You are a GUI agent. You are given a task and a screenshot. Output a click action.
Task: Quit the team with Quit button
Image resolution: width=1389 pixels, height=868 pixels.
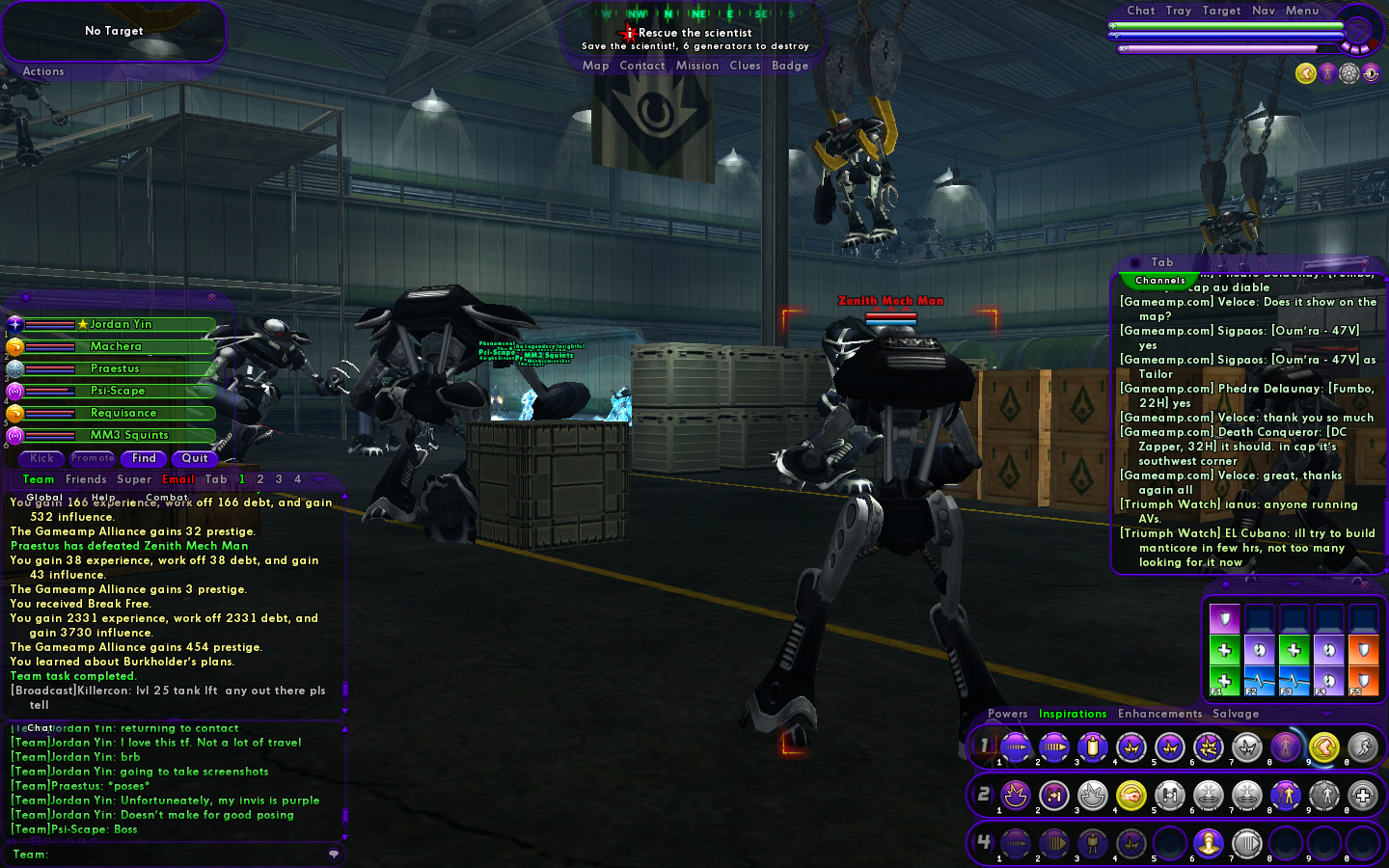(195, 458)
